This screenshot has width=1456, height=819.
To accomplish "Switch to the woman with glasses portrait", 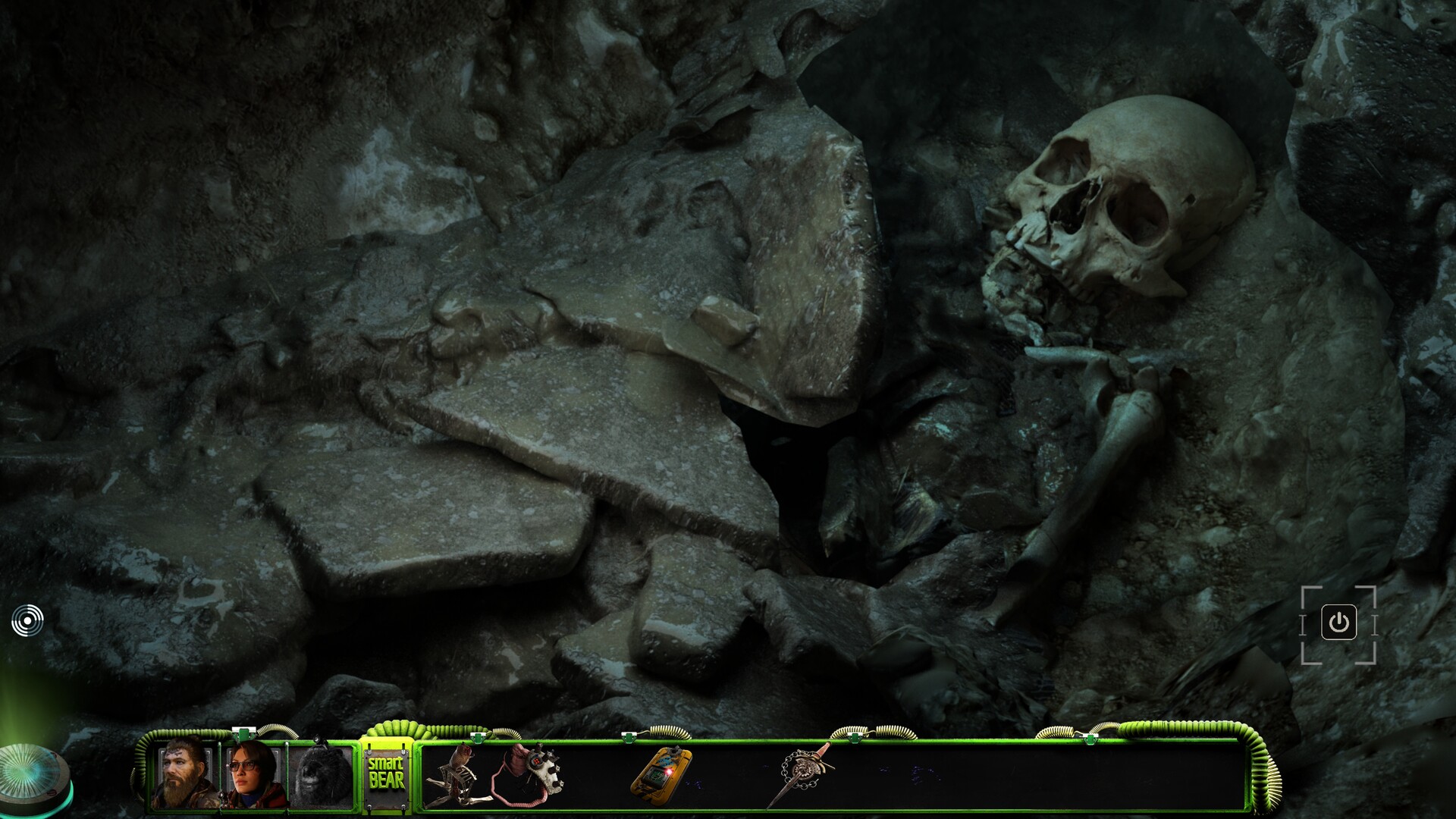I will (253, 775).
